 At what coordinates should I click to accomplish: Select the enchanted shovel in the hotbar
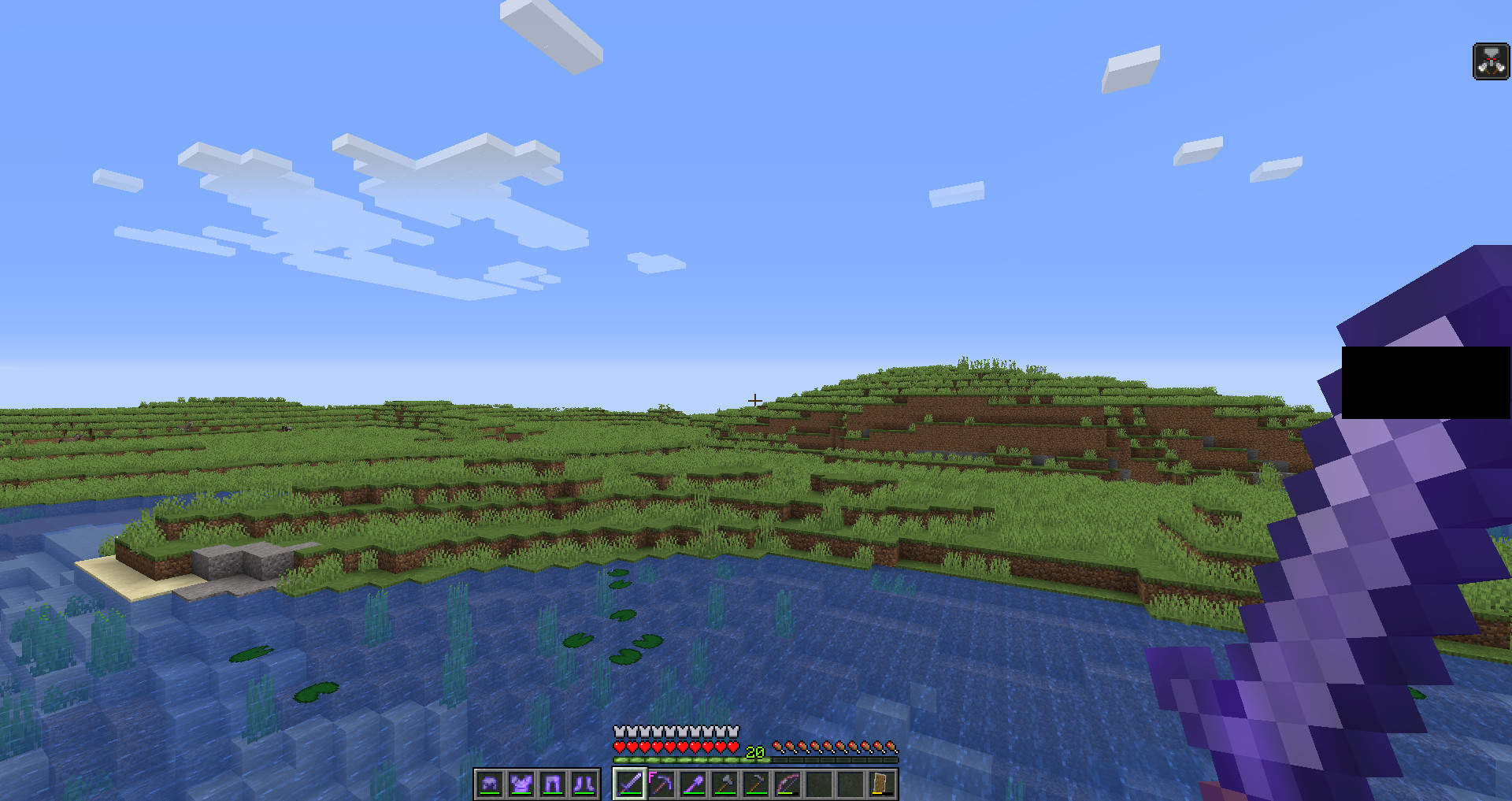point(692,784)
